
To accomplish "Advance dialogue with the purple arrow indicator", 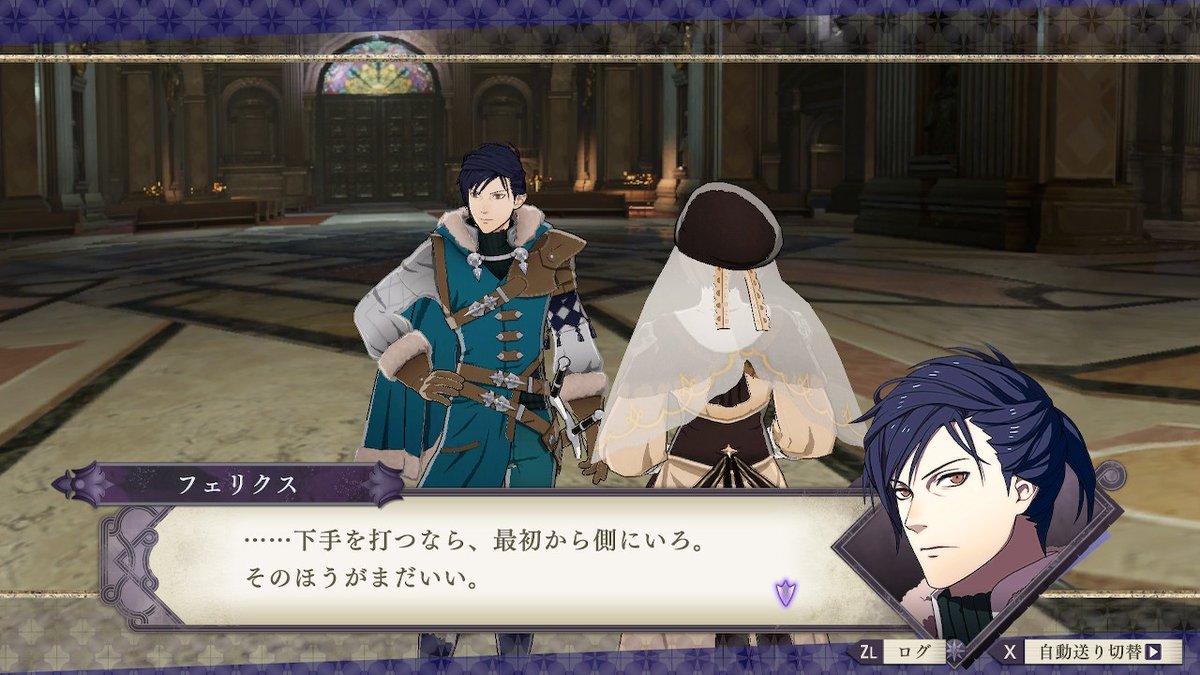I will pyautogui.click(x=785, y=592).
